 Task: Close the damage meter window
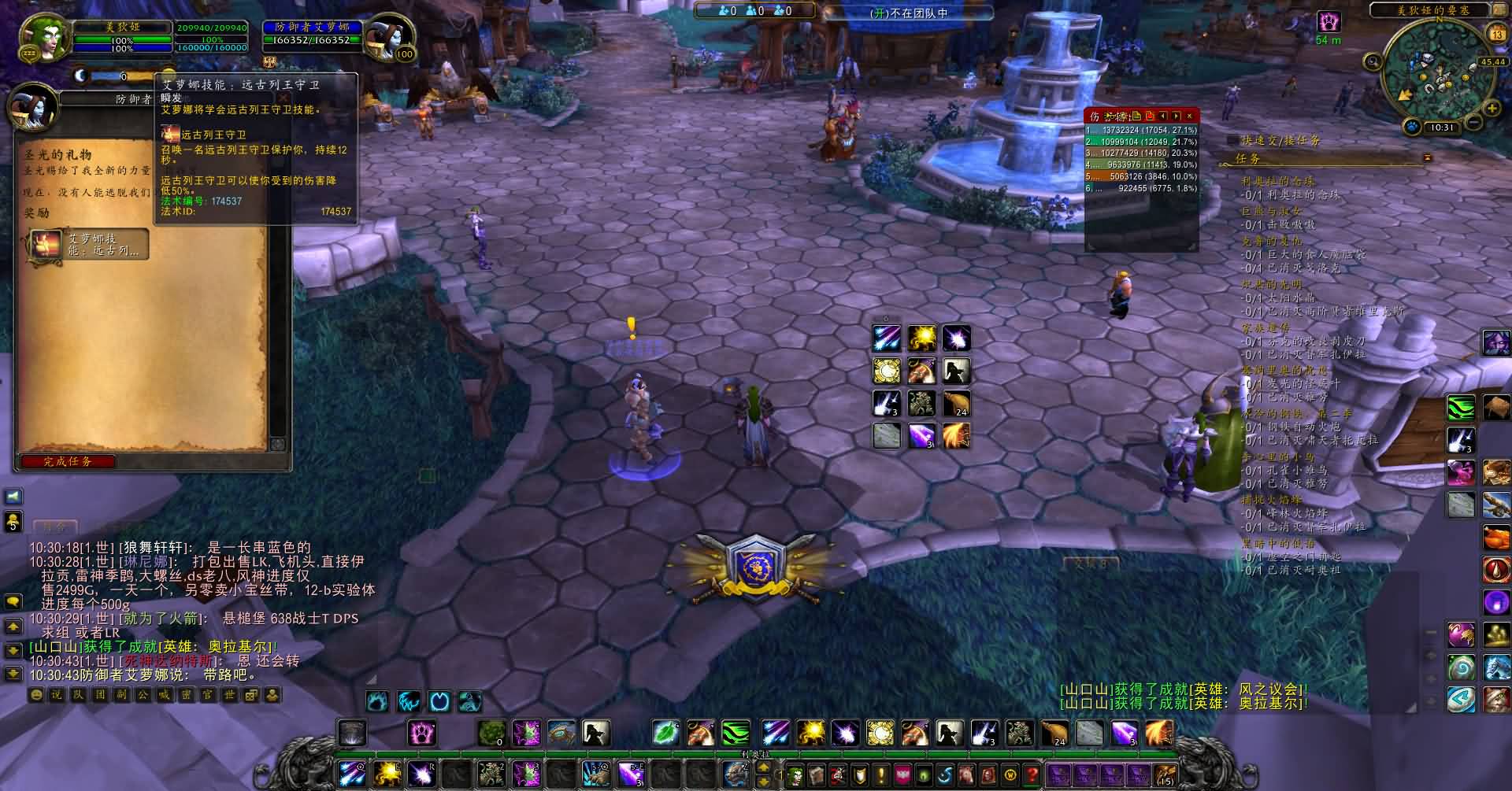[x=1189, y=116]
